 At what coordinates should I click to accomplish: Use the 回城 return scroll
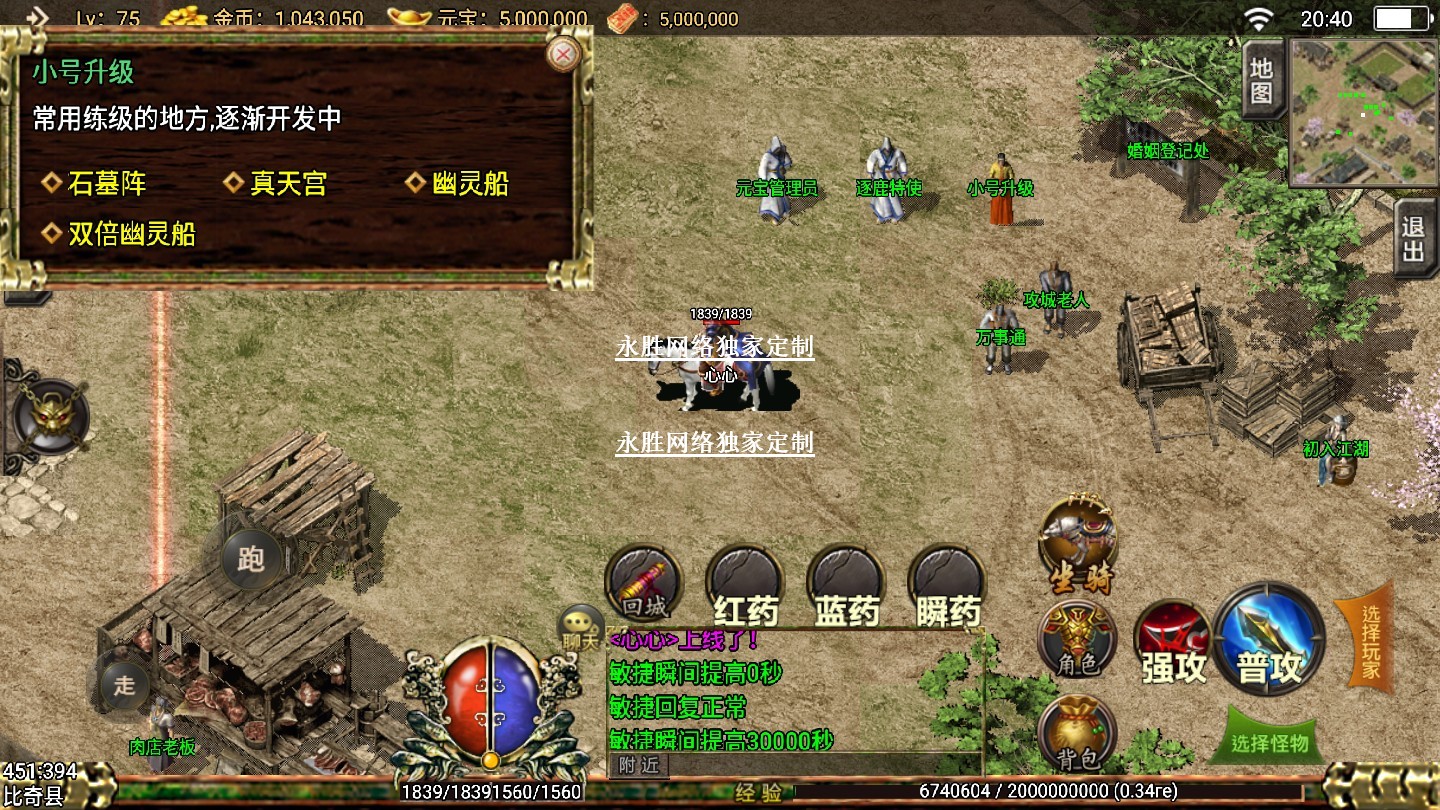point(644,582)
